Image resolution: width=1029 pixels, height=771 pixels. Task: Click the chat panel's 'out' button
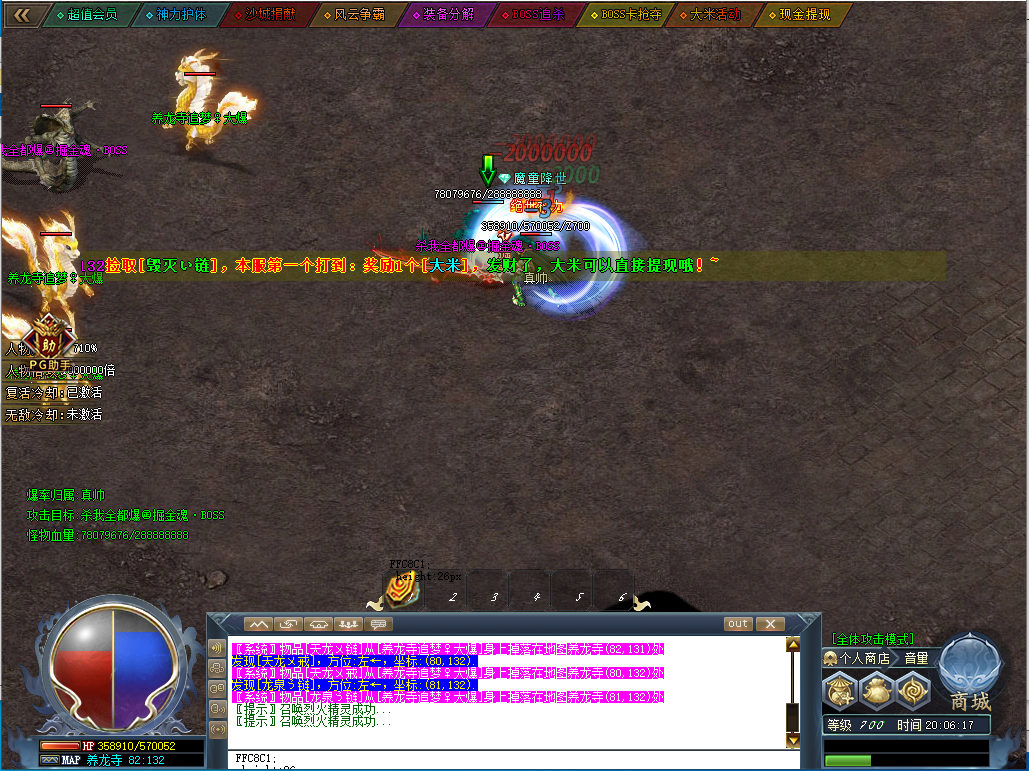tap(738, 624)
